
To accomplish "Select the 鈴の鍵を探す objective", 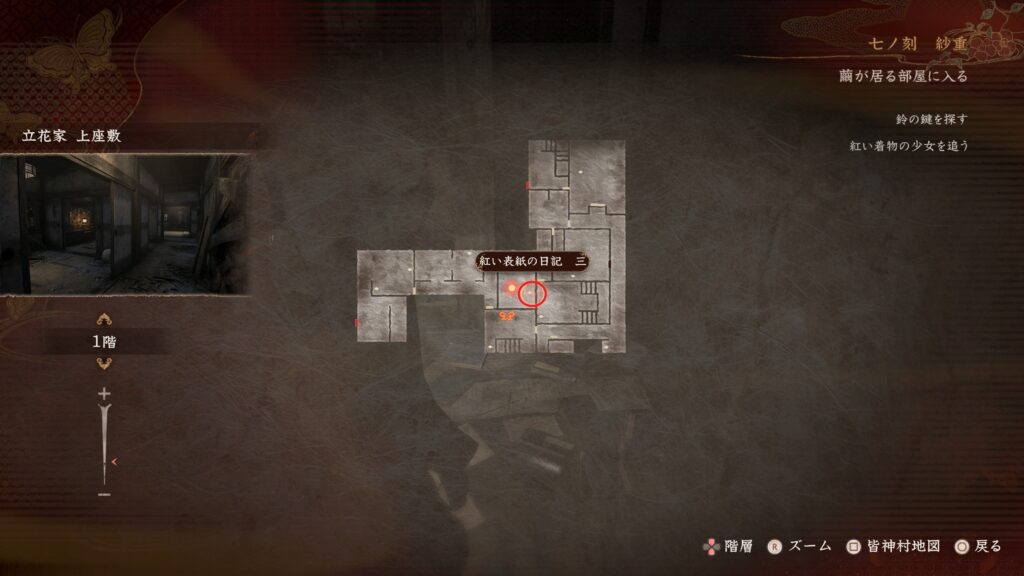I will point(932,119).
